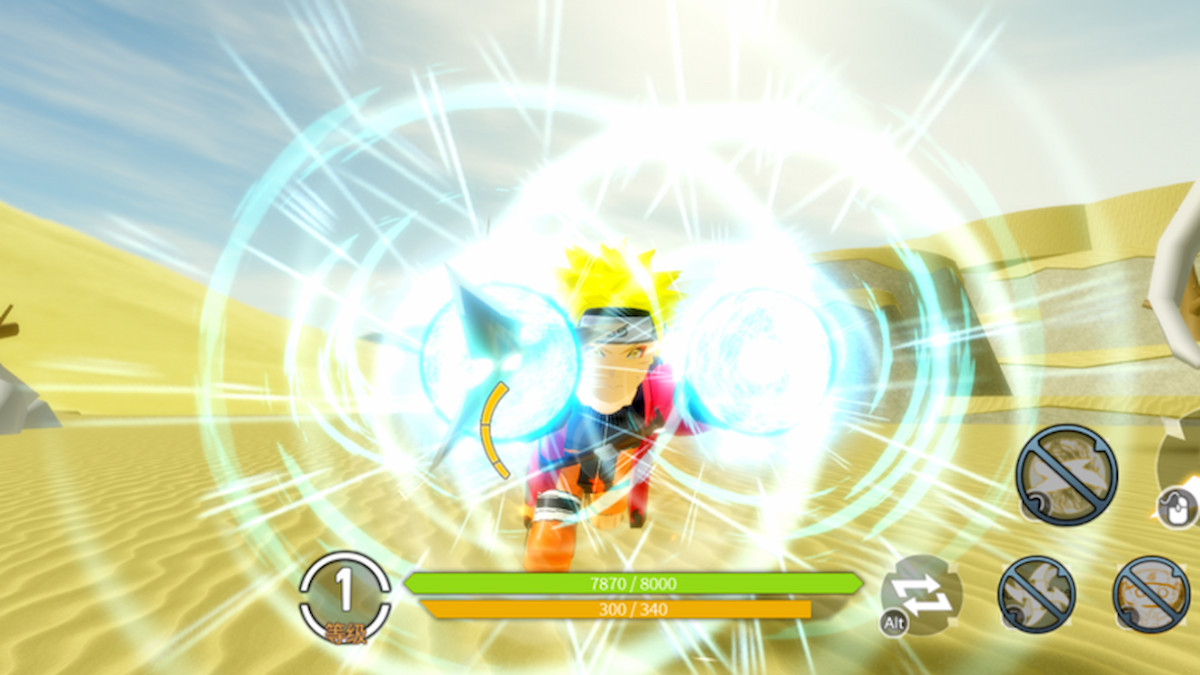Screen dimensions: 1200x675
Task: Use the crossed-out shuriken skill icon
Action: [x=1036, y=594]
